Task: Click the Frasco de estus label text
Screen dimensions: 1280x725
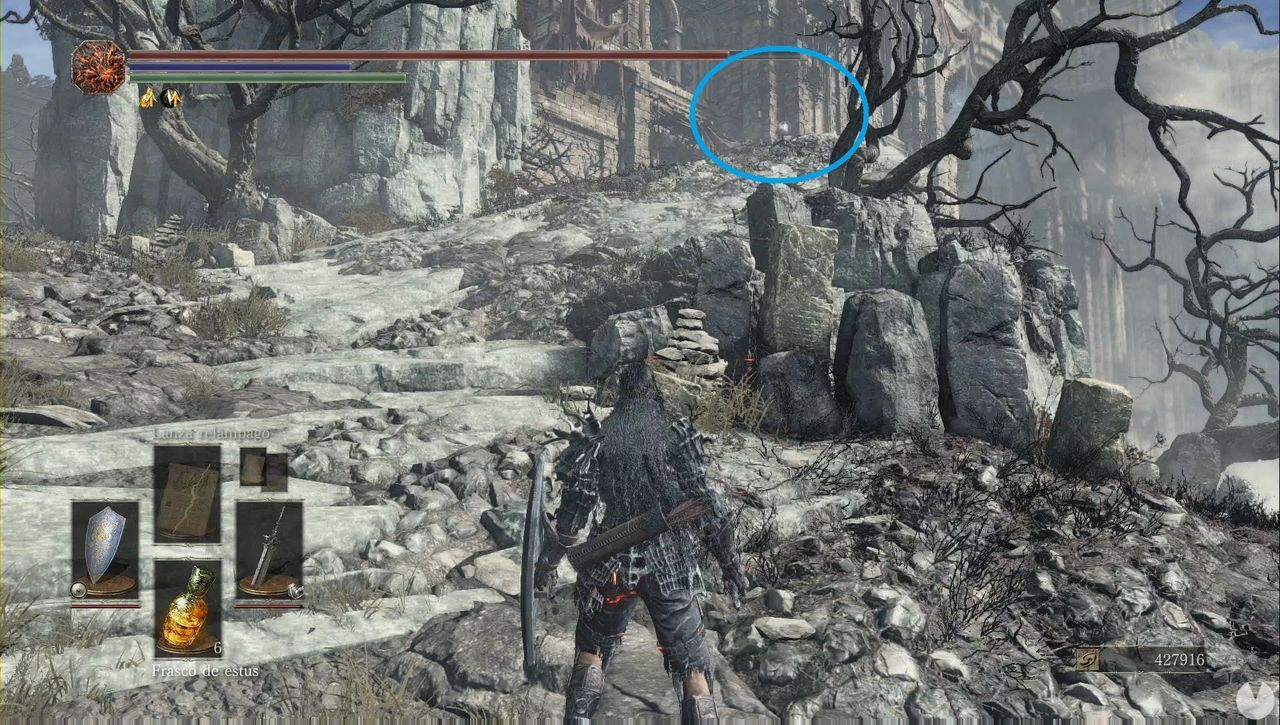Action: [205, 670]
